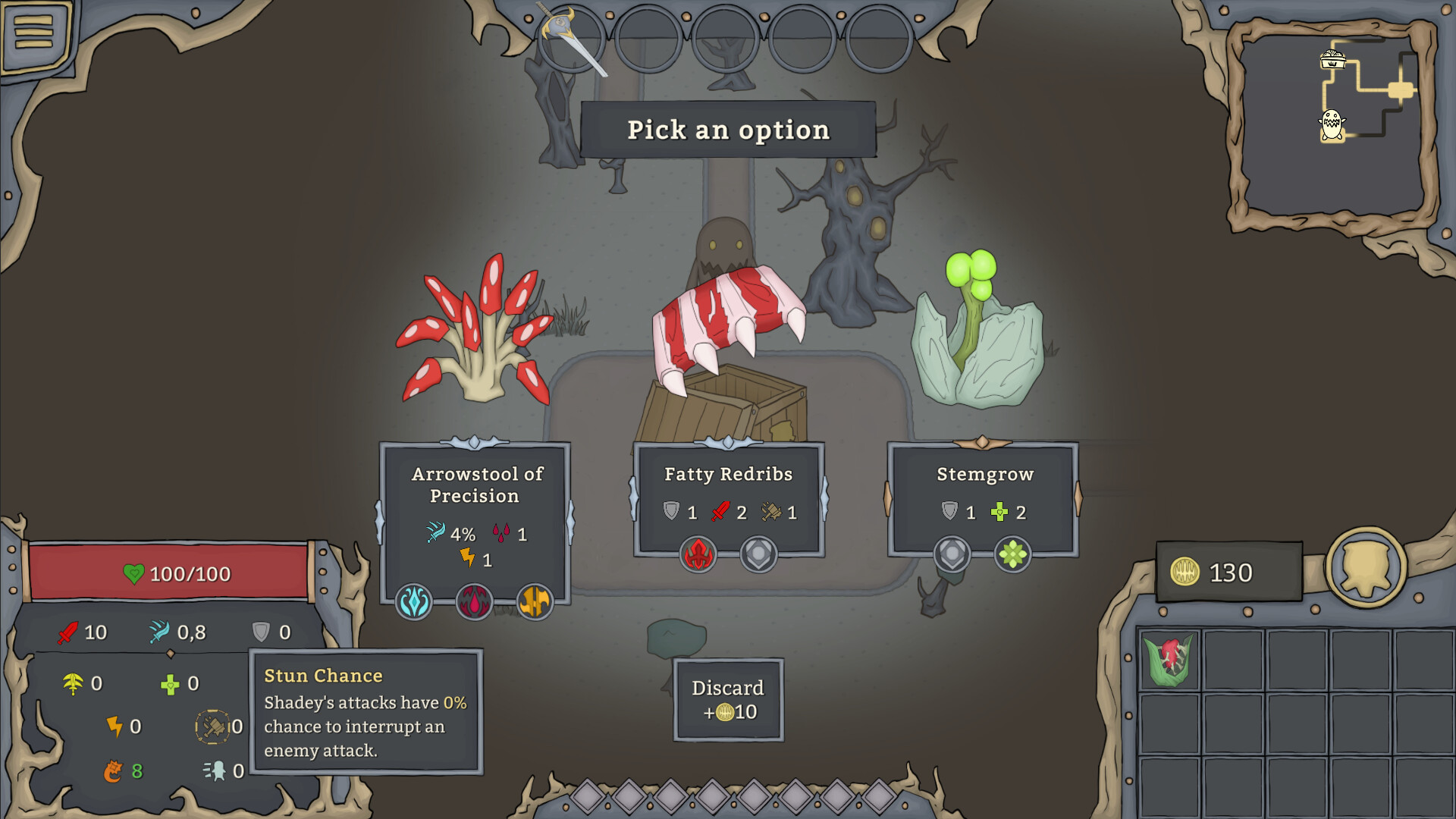Select the orange crit icon showing 8
Screen dimensions: 1456x819
pos(114,770)
